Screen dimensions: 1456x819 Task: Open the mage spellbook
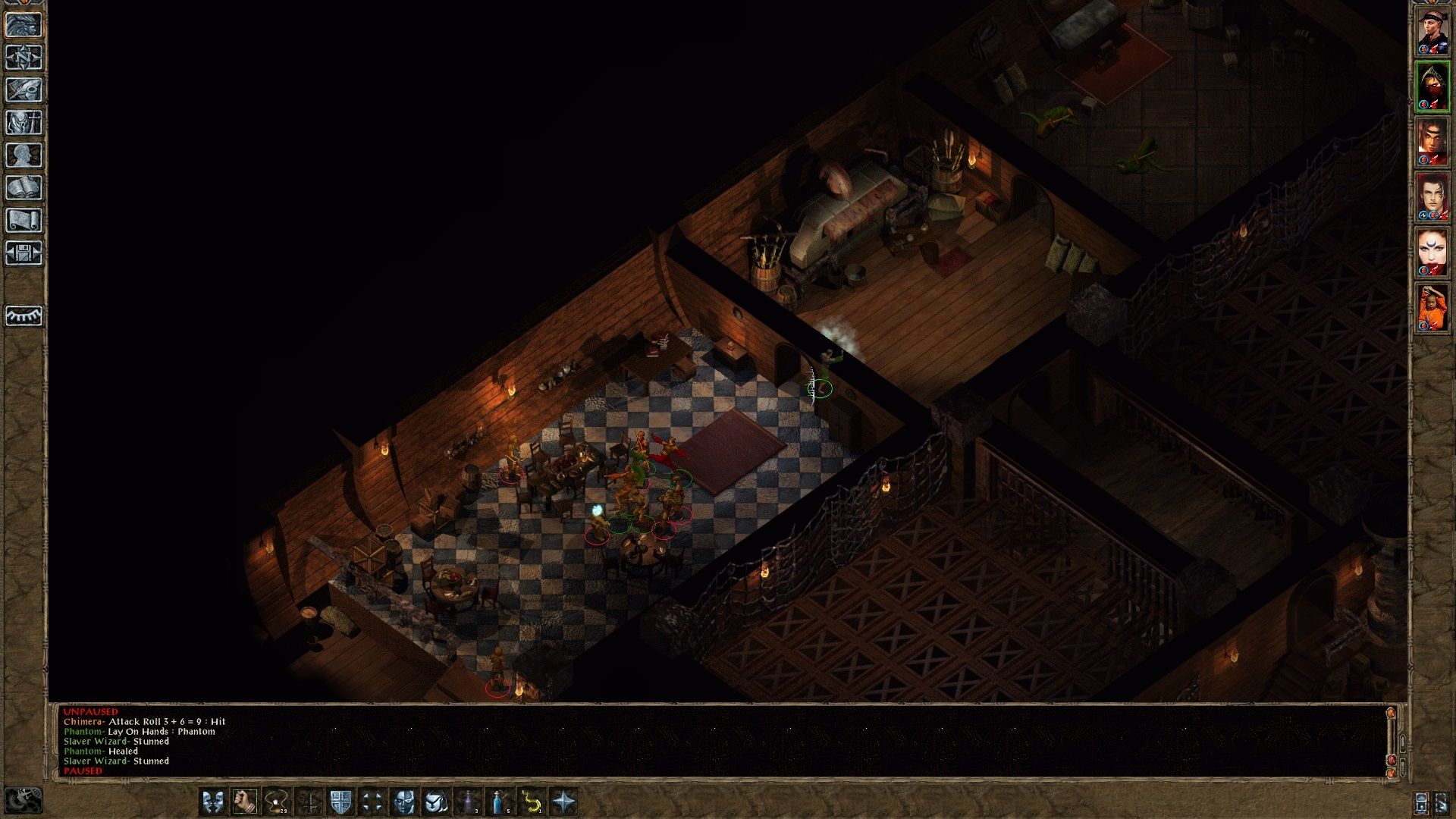pos(24,188)
